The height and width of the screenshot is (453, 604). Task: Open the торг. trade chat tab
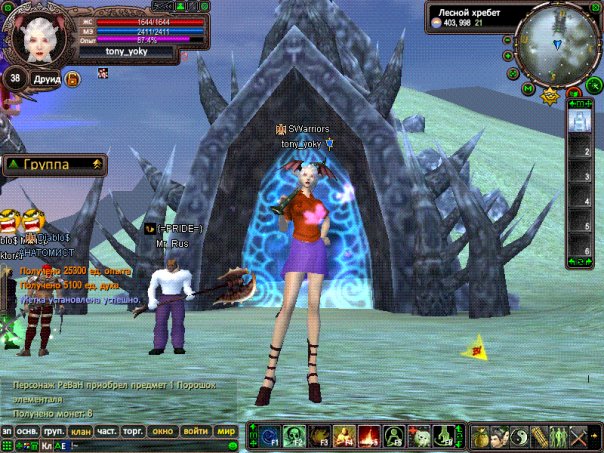132,431
